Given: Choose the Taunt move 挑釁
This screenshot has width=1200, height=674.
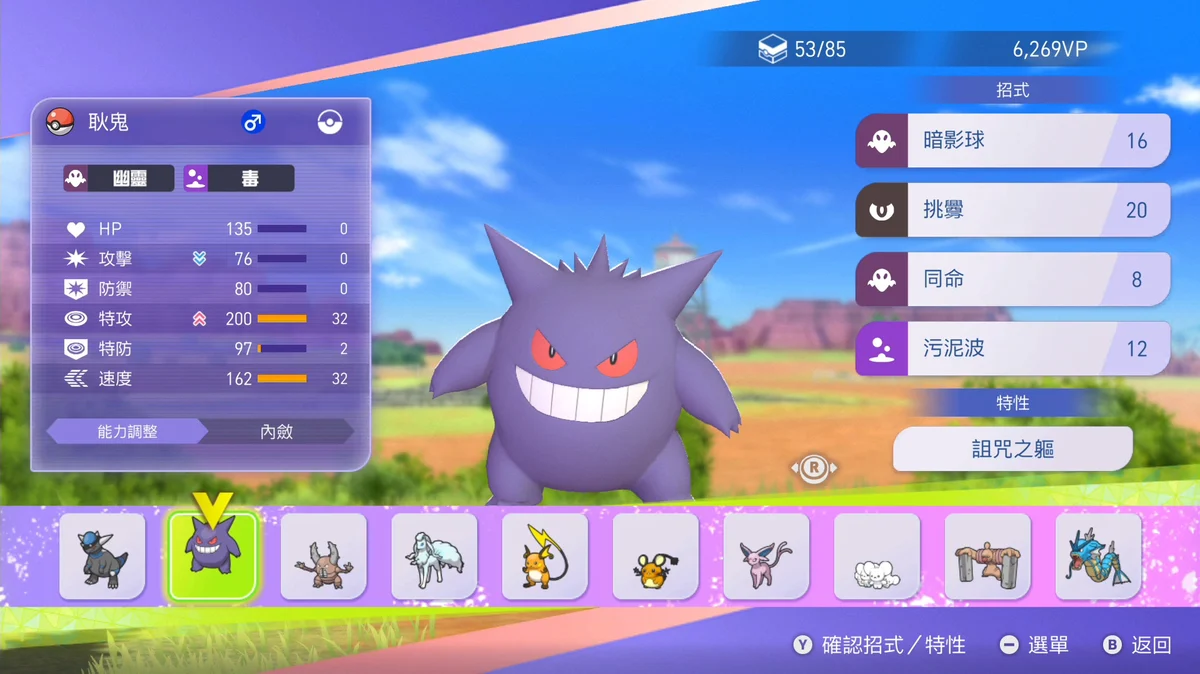Looking at the screenshot, I should click(x=1012, y=210).
